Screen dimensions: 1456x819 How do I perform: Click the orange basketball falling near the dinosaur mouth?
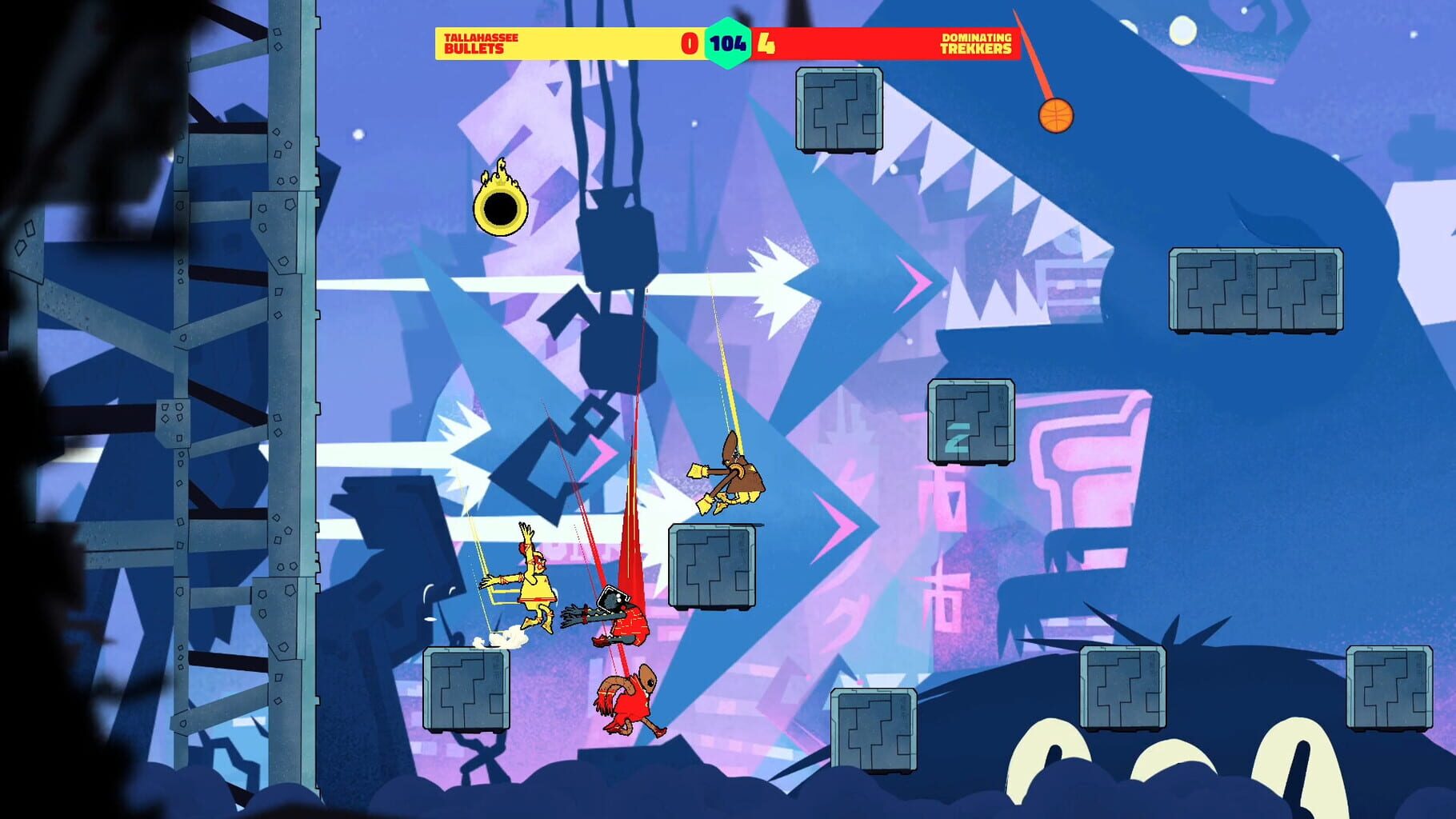(x=1056, y=114)
